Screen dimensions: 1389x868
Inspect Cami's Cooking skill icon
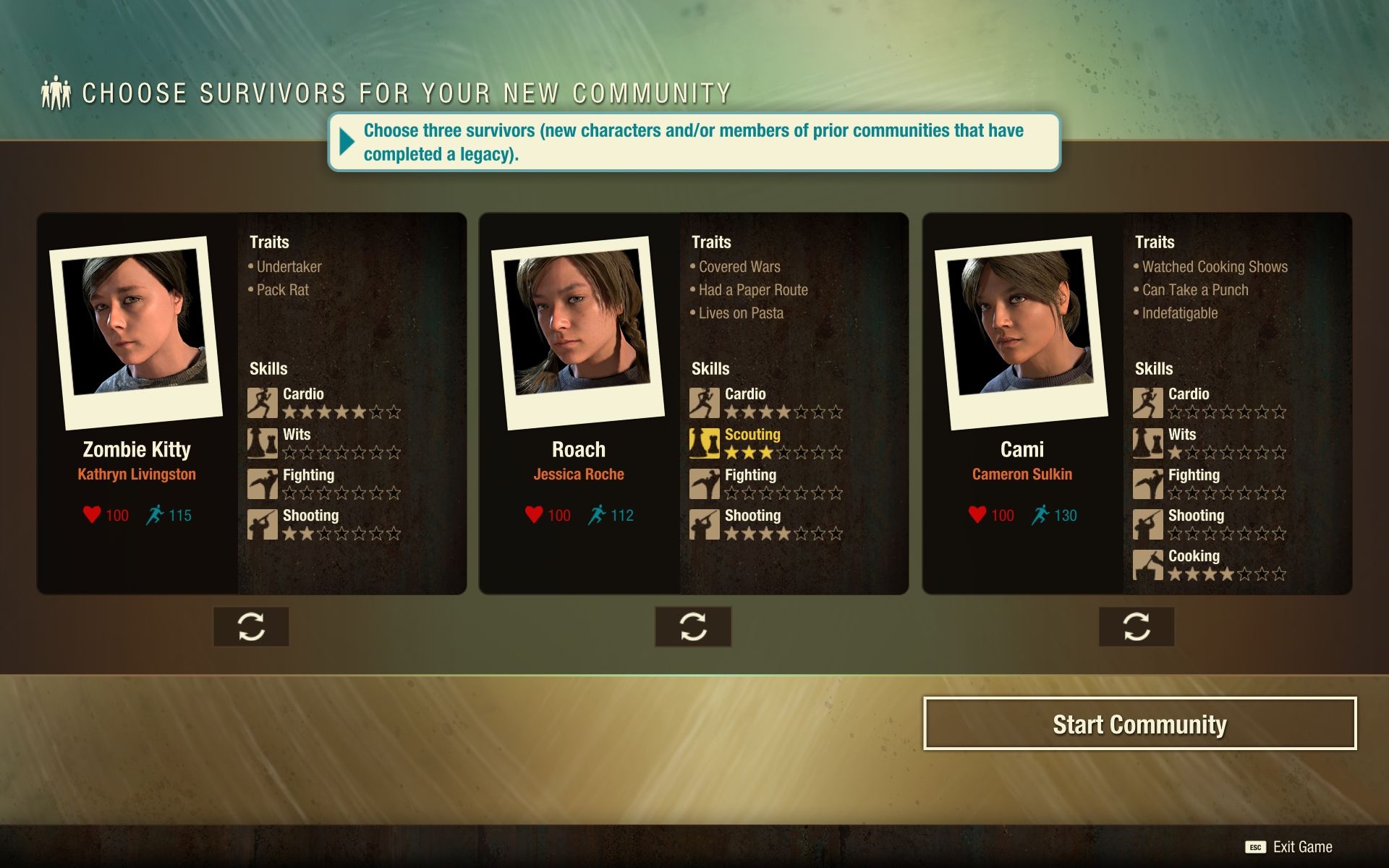[1147, 565]
